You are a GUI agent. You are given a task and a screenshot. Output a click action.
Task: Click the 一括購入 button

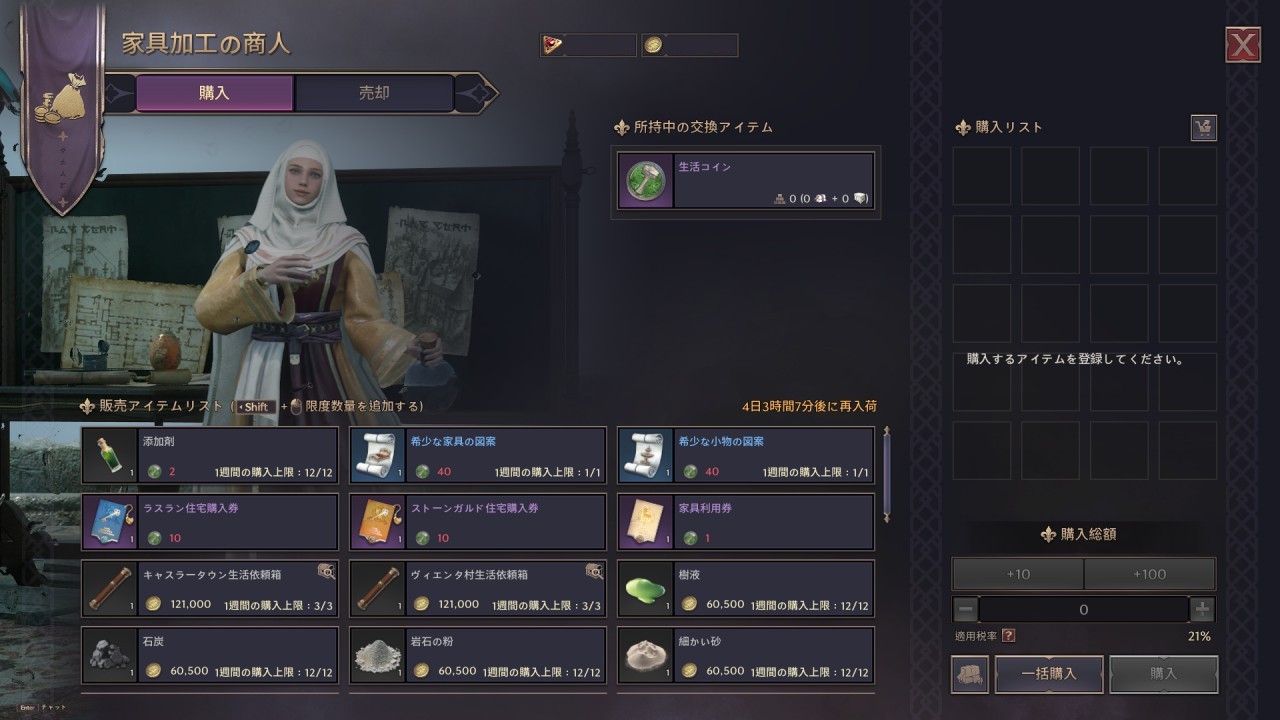pyautogui.click(x=1049, y=674)
